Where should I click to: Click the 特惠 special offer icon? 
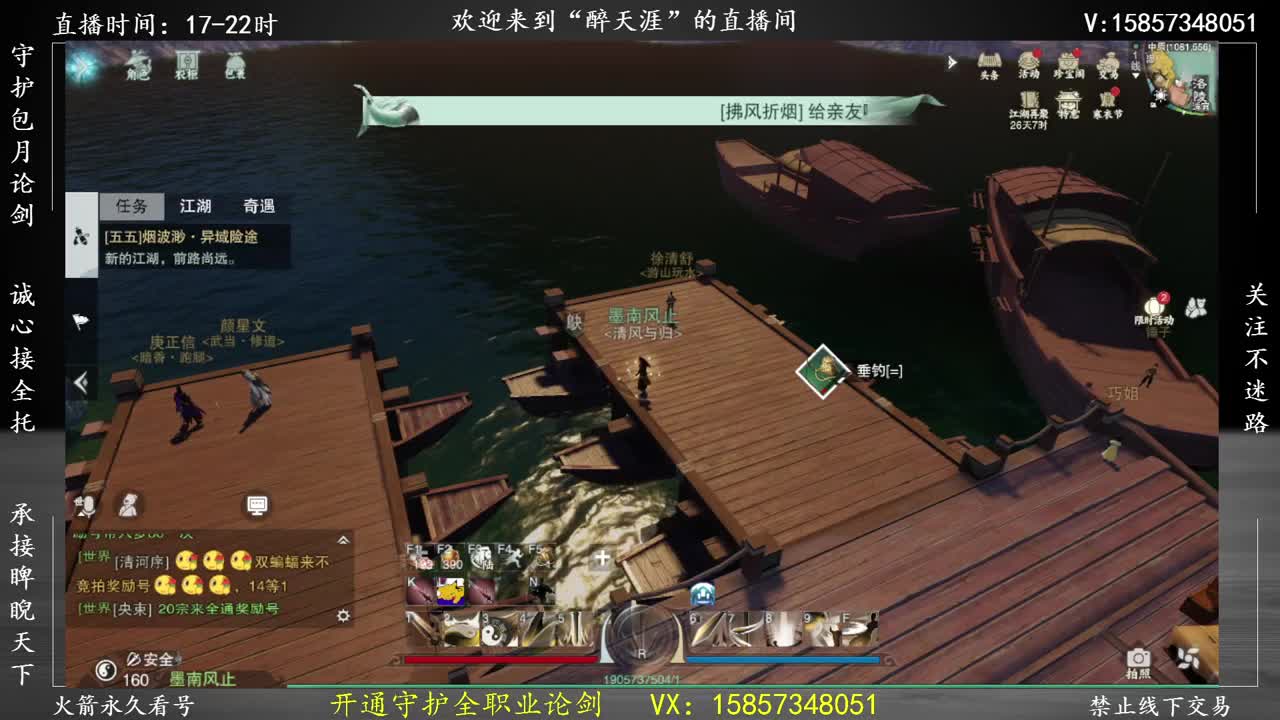1069,99
